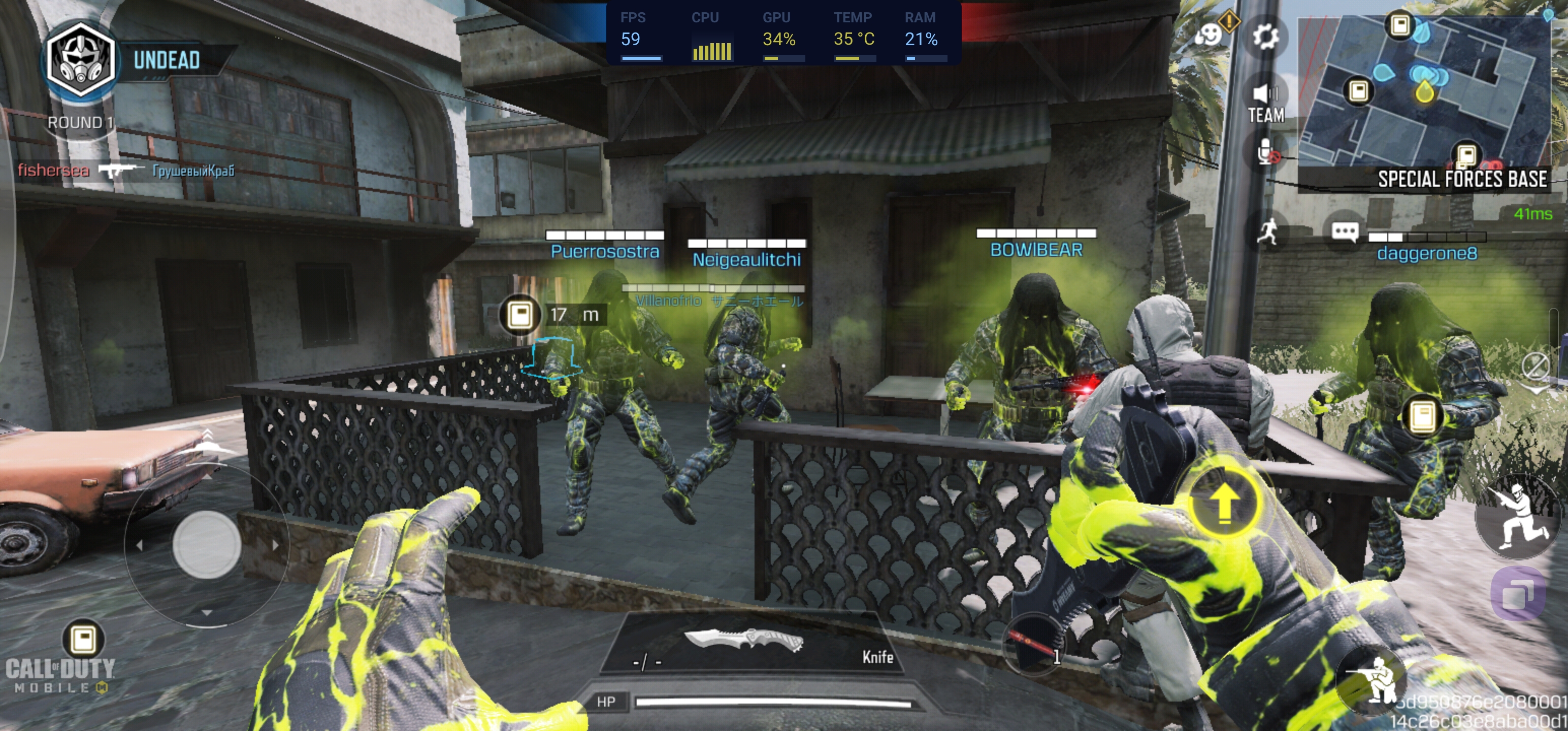Open the emote smiley face menu
The image size is (1568, 731).
click(x=1208, y=35)
